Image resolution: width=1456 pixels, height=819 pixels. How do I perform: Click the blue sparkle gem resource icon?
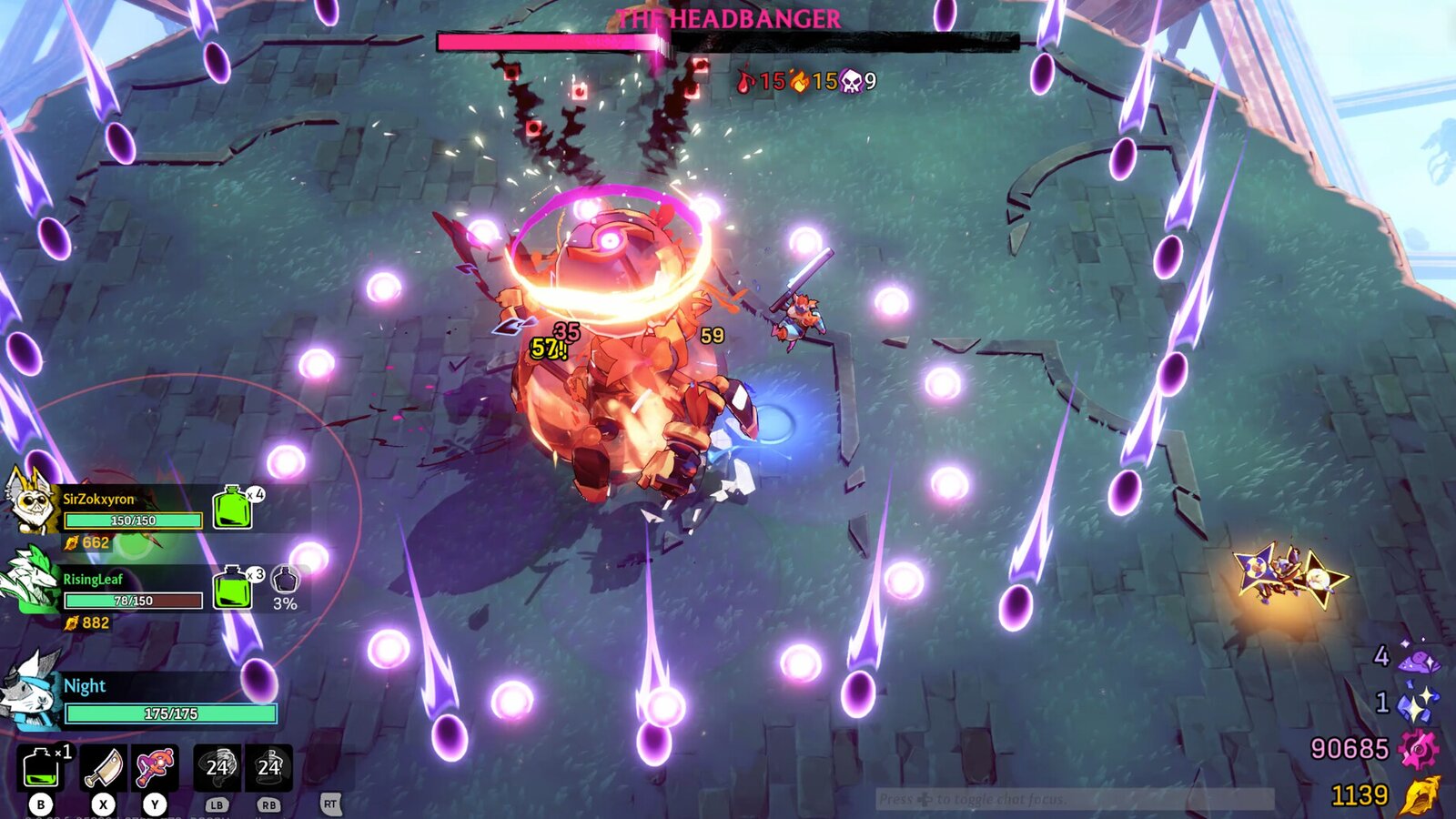1418,703
